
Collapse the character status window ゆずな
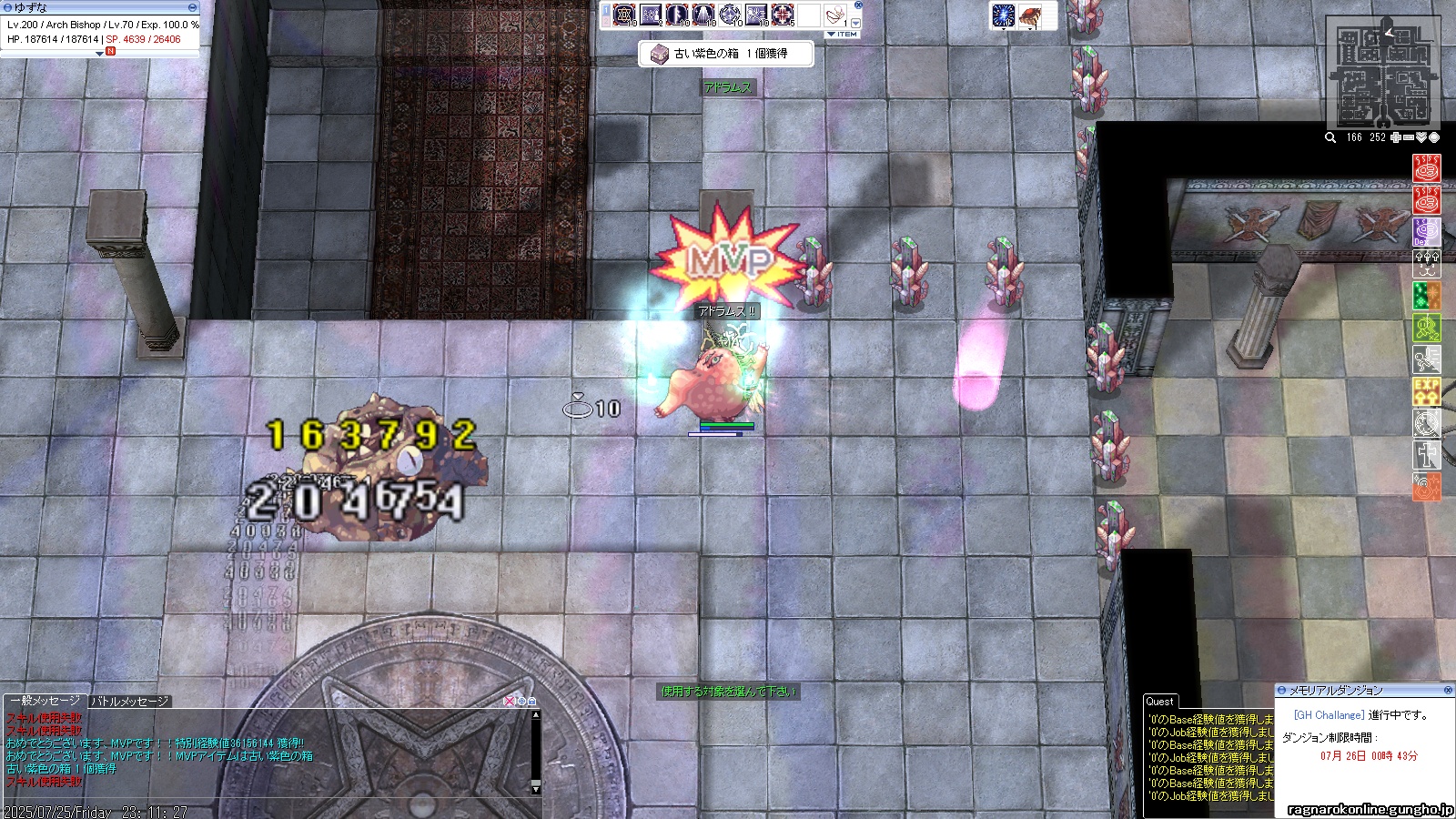(192, 8)
